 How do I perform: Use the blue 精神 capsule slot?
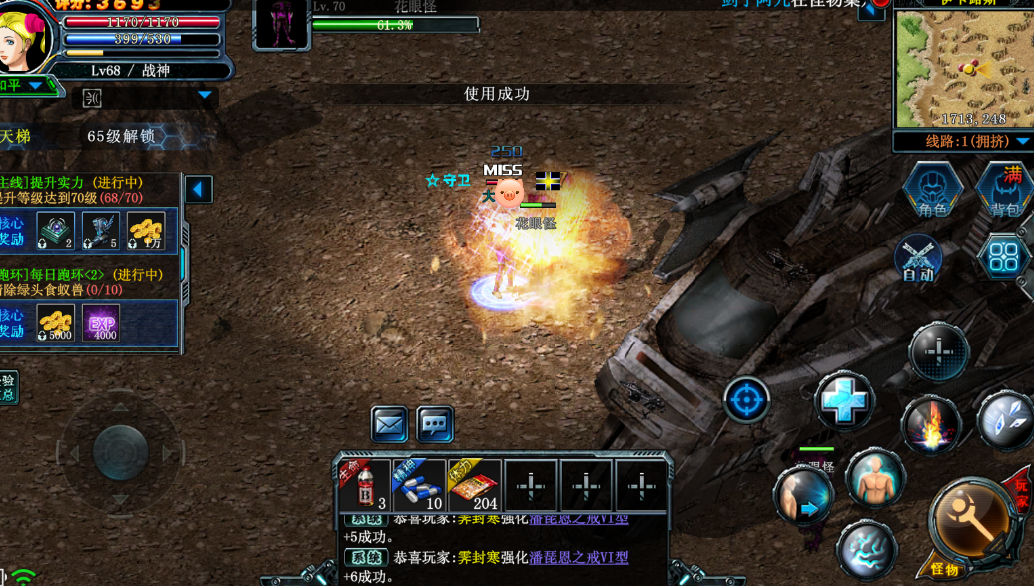[419, 486]
